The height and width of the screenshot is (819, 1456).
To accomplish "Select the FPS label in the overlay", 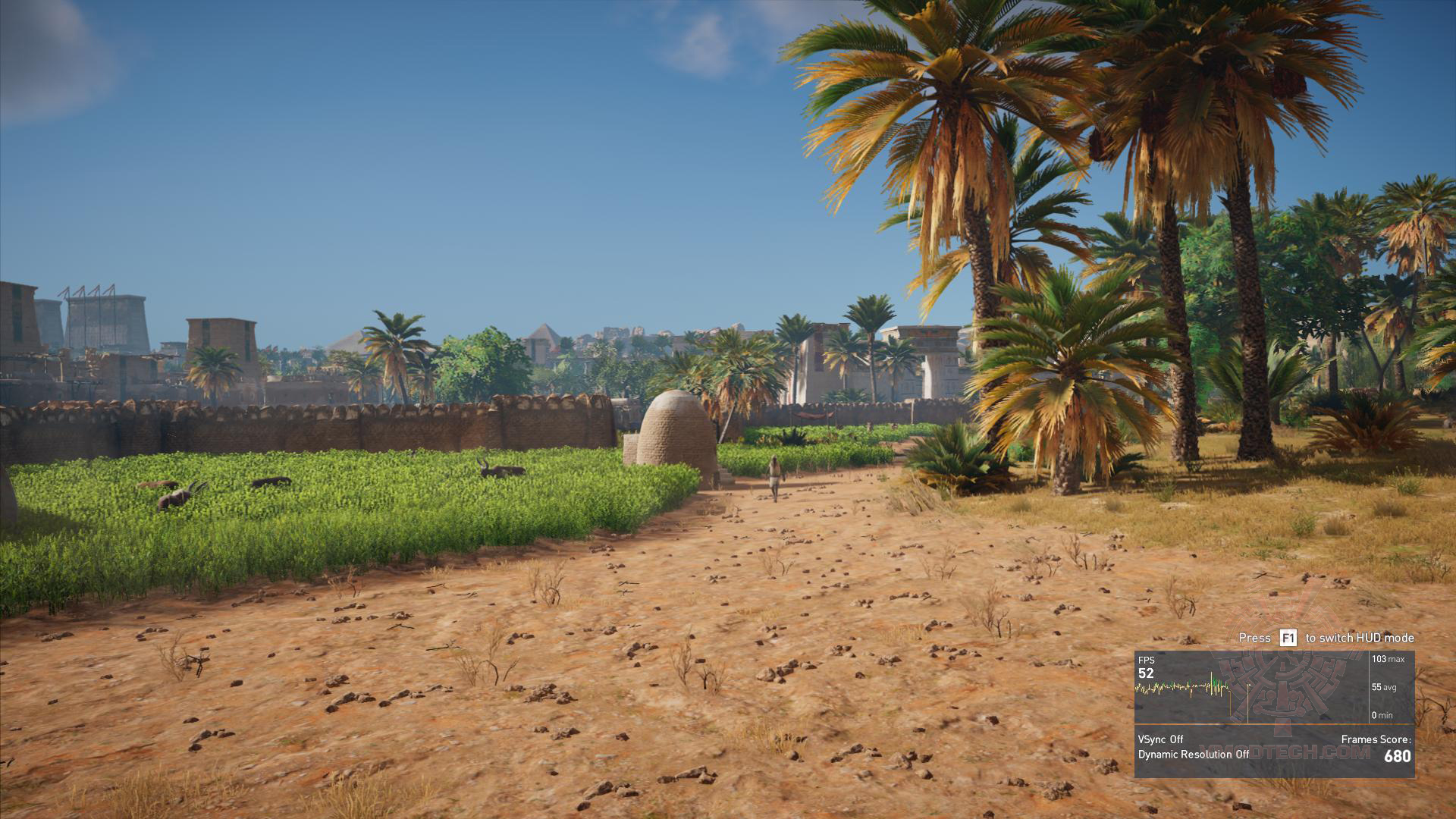I will (1147, 661).
